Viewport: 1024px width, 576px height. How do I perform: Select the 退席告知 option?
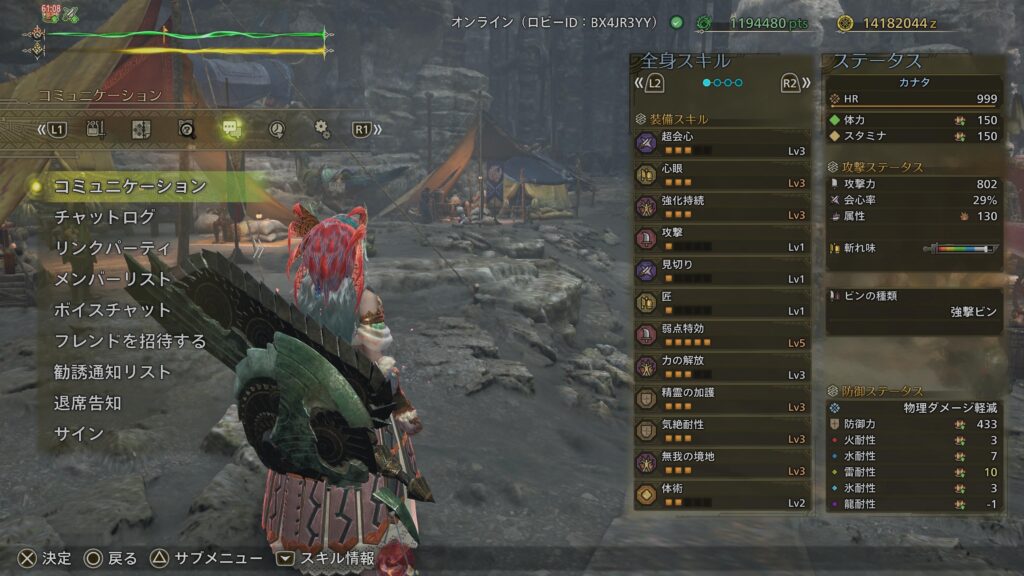click(87, 403)
